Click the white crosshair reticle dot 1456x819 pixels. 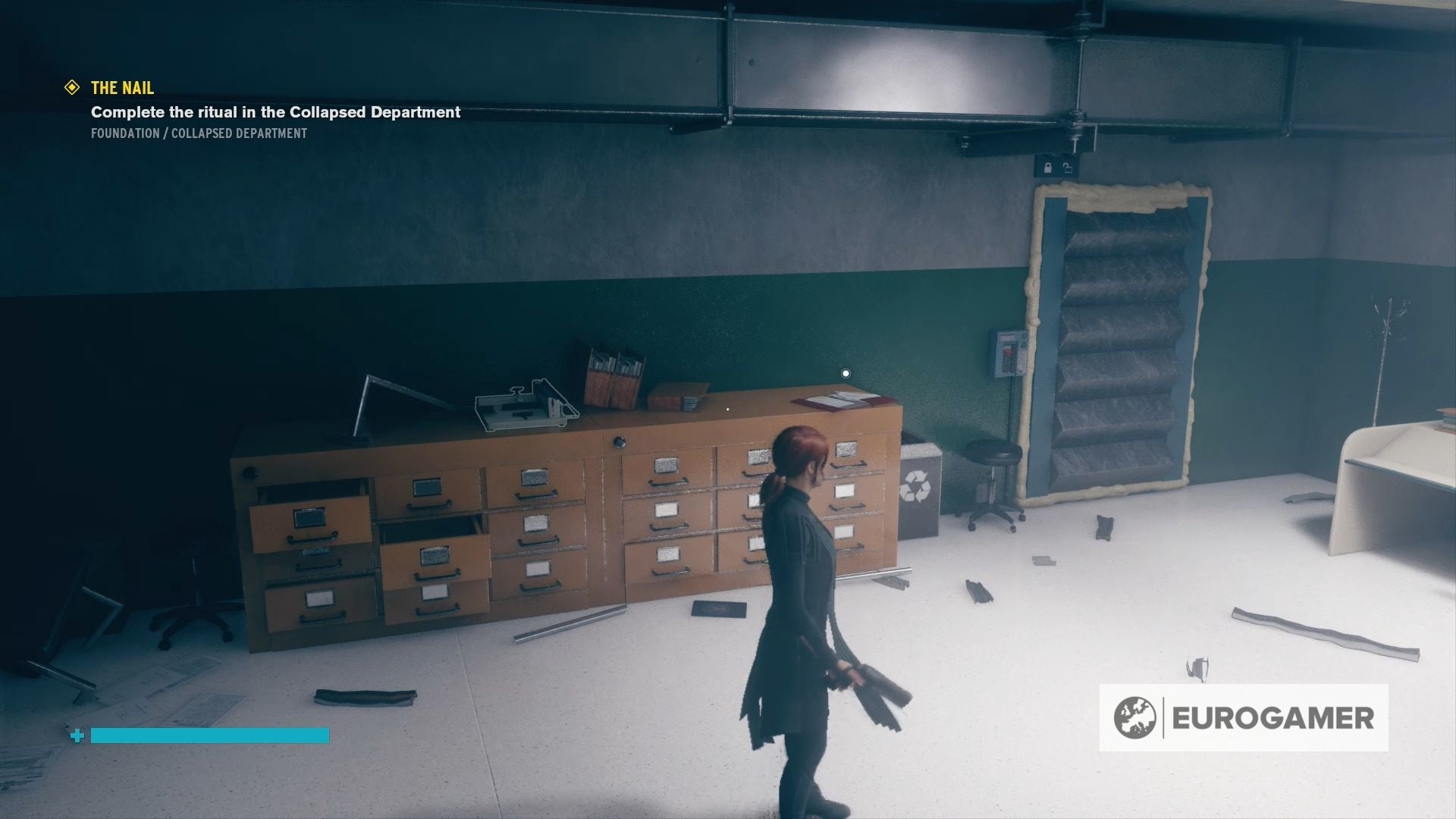pyautogui.click(x=845, y=372)
